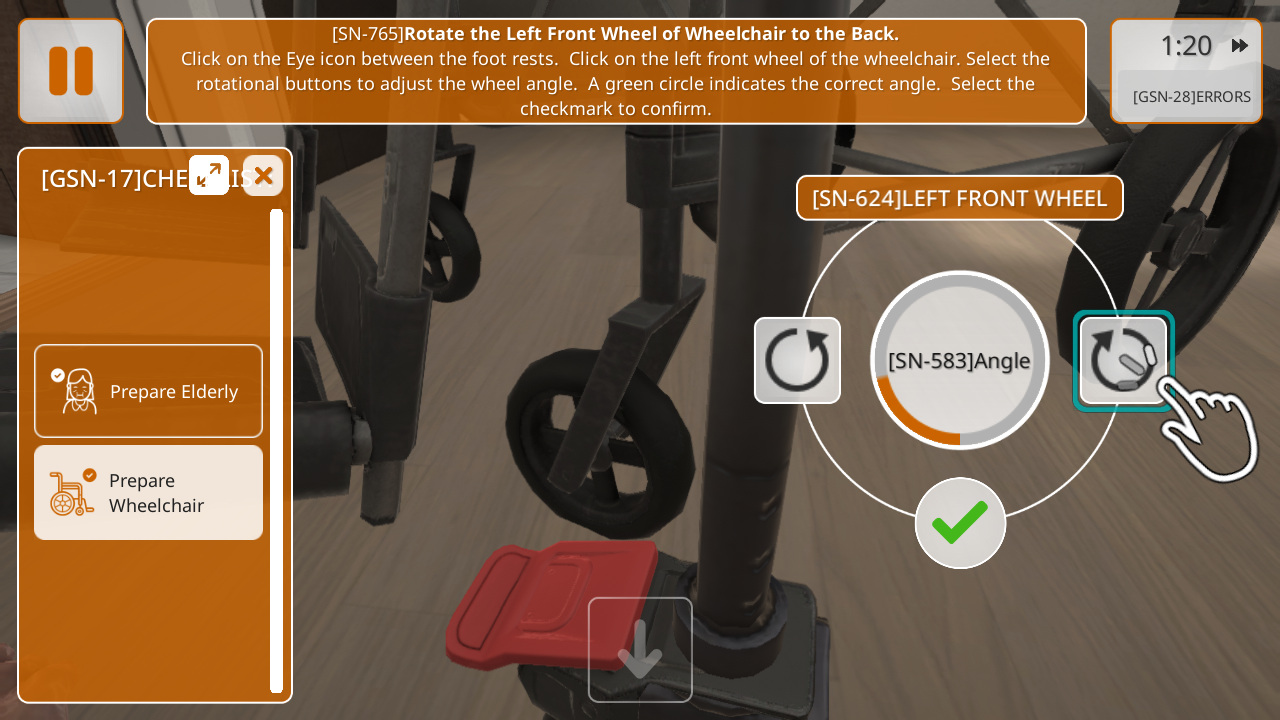The height and width of the screenshot is (720, 1280).
Task: Rotate the wheel counterclockwise with the highlighted button
Action: 1123,360
